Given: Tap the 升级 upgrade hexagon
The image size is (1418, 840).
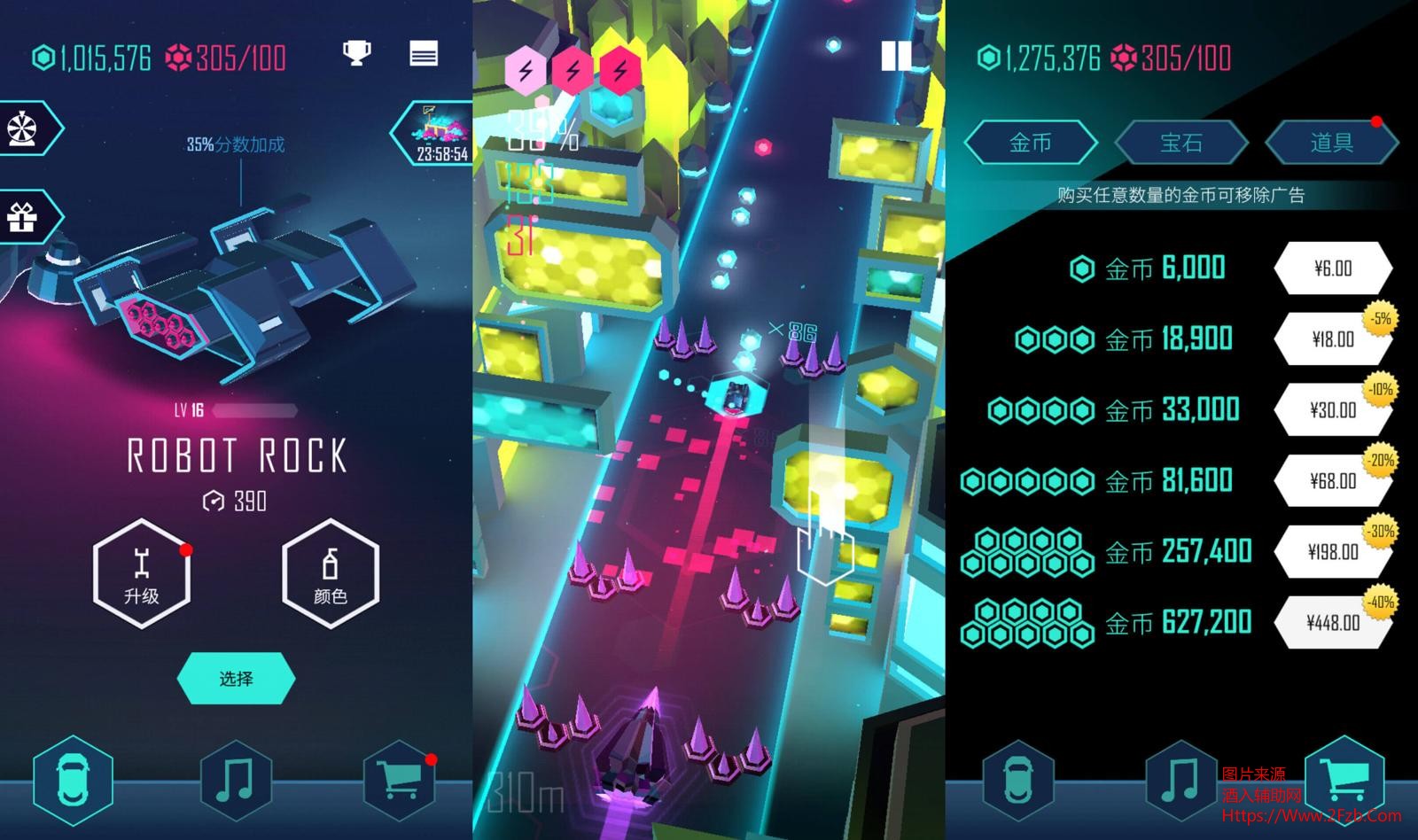Looking at the screenshot, I should click(142, 574).
